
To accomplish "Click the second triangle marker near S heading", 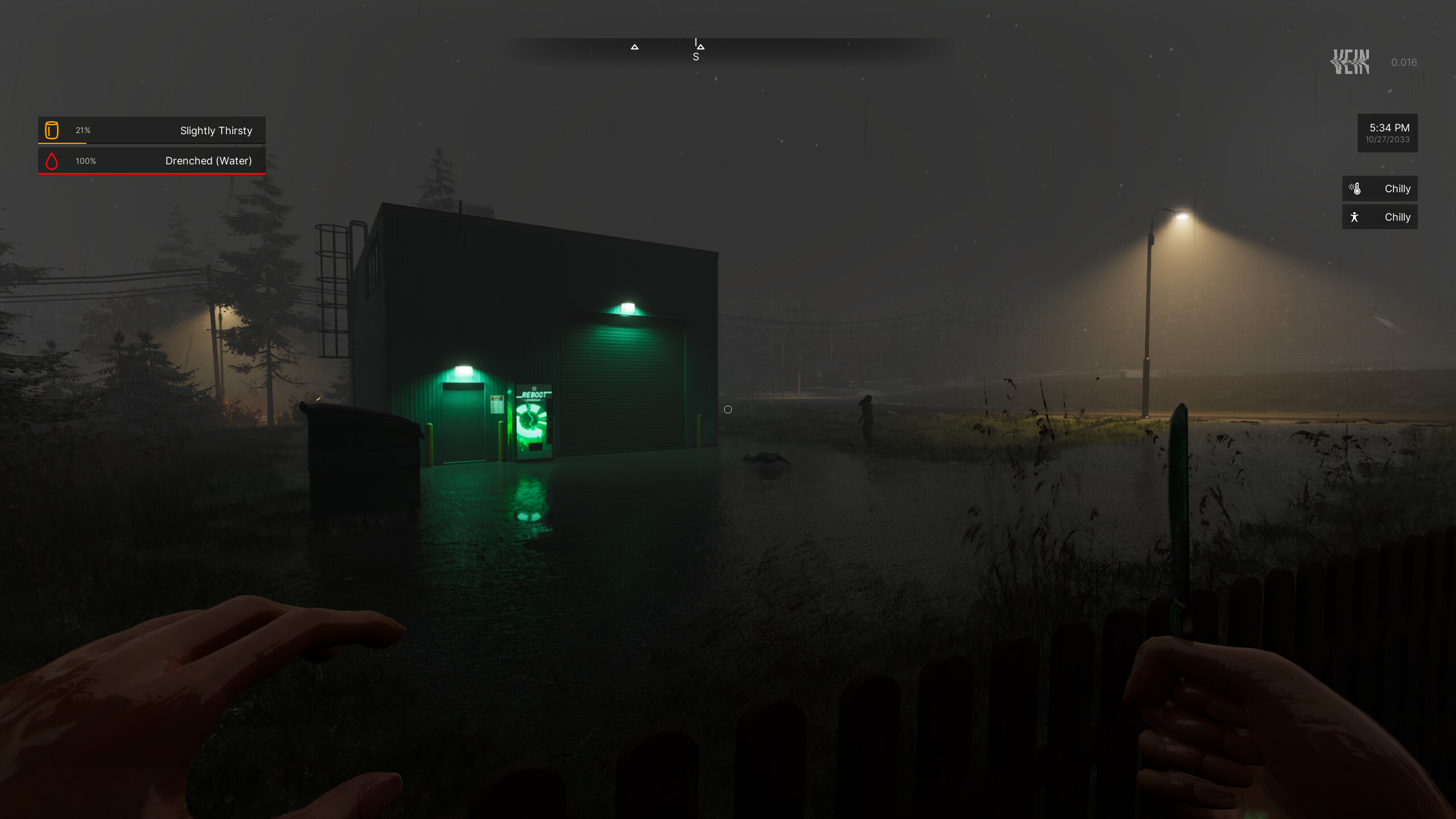I will 700,47.
